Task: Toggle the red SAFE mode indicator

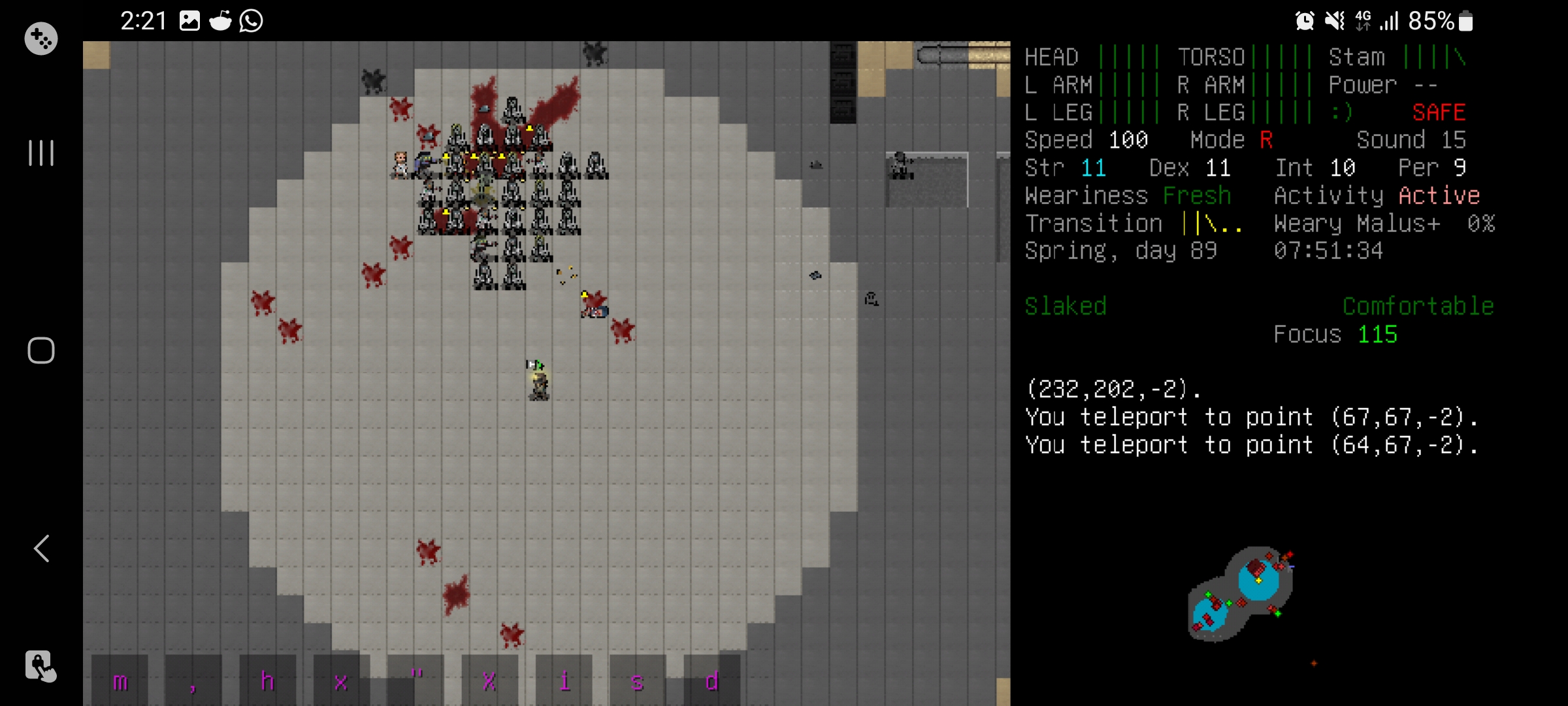Action: [x=1440, y=112]
